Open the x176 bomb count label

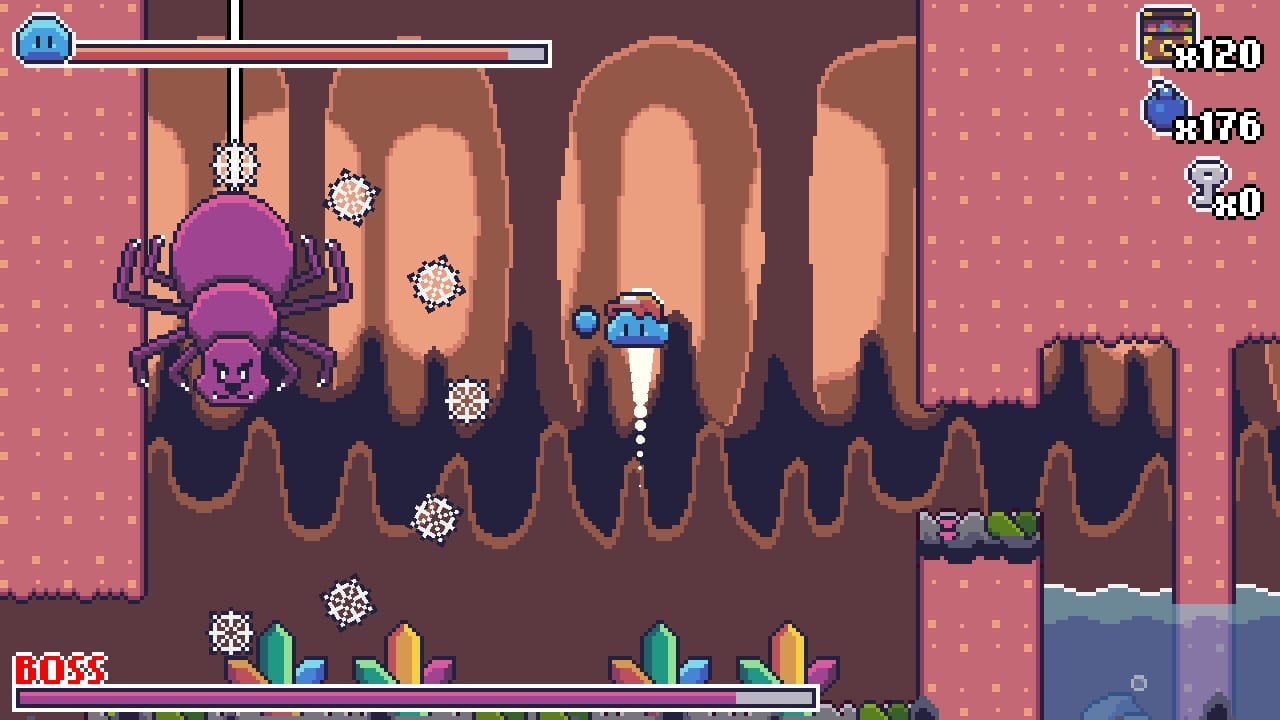pyautogui.click(x=1221, y=129)
